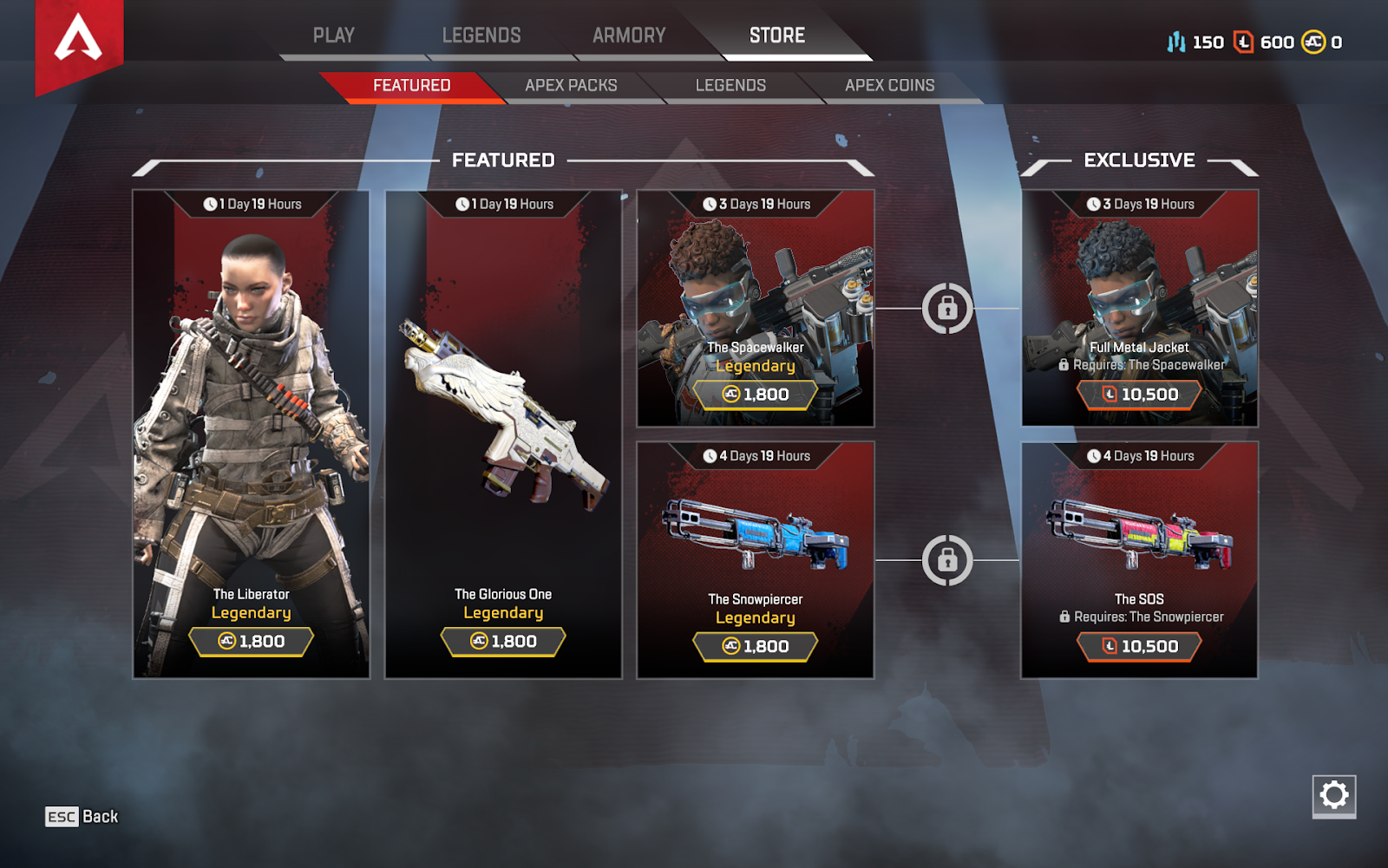Switch to the store's Legends sub-tab

(730, 86)
